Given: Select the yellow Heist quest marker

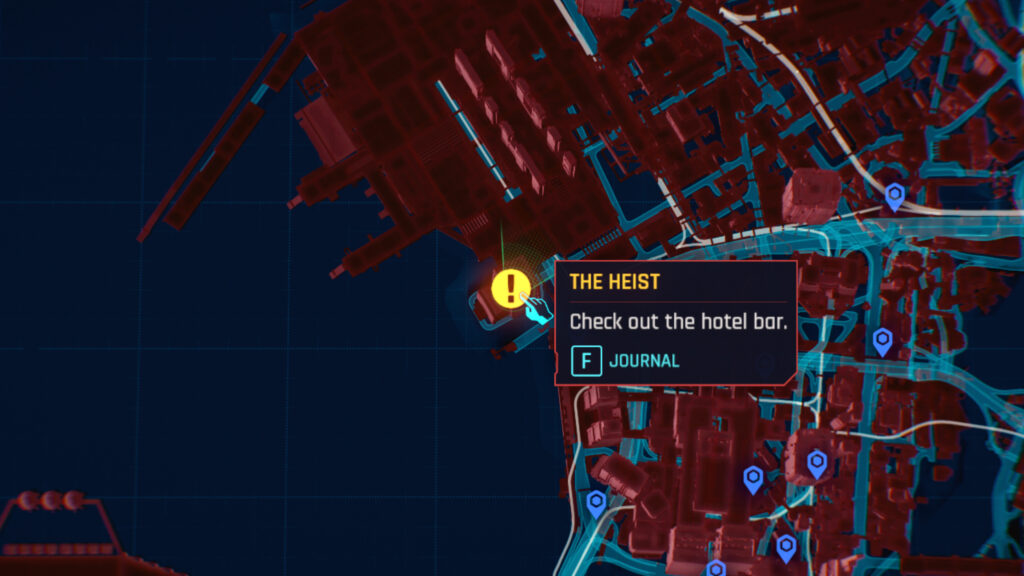Looking at the screenshot, I should point(511,289).
